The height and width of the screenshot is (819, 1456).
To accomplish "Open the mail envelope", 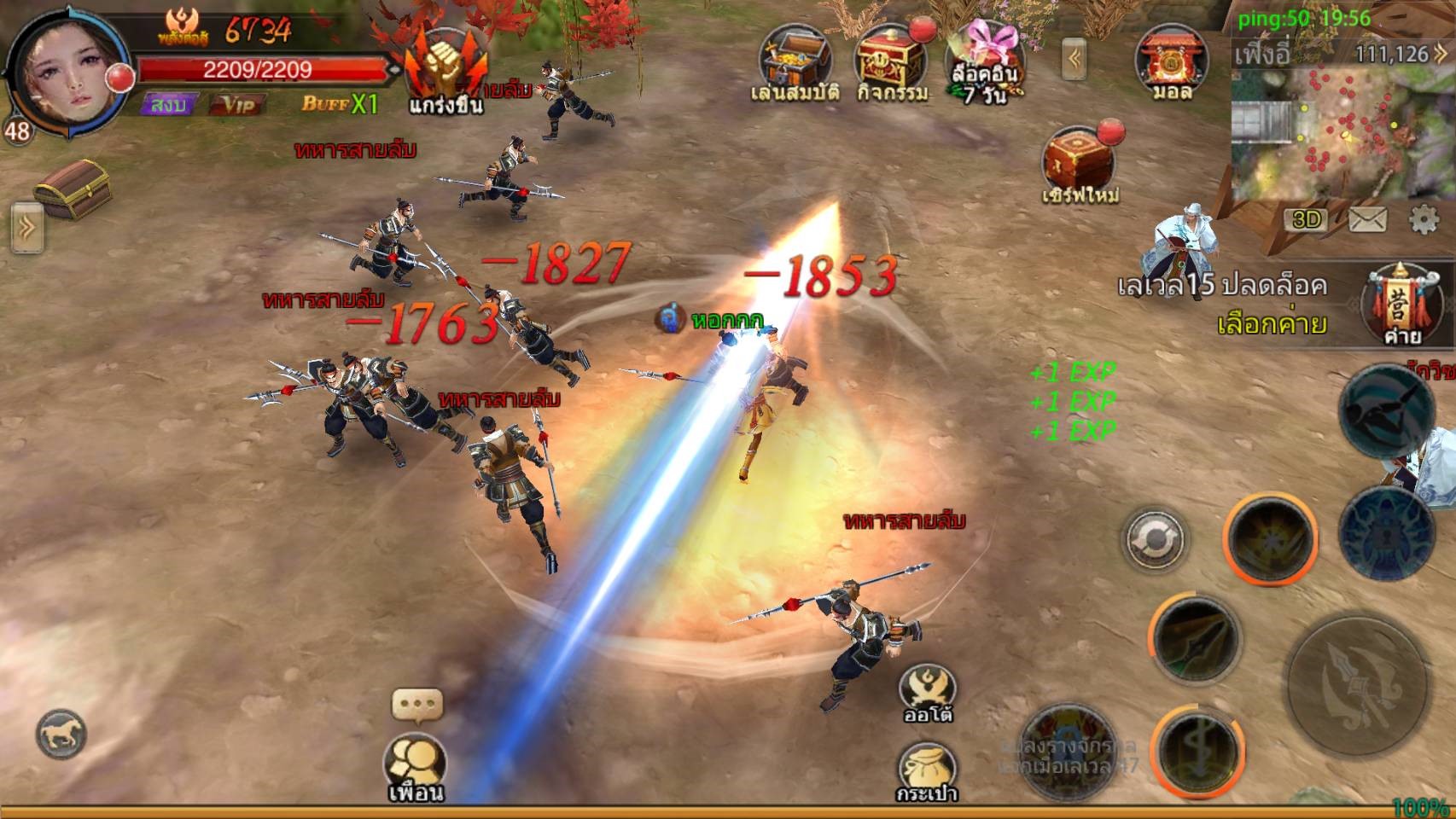I will point(1367,220).
